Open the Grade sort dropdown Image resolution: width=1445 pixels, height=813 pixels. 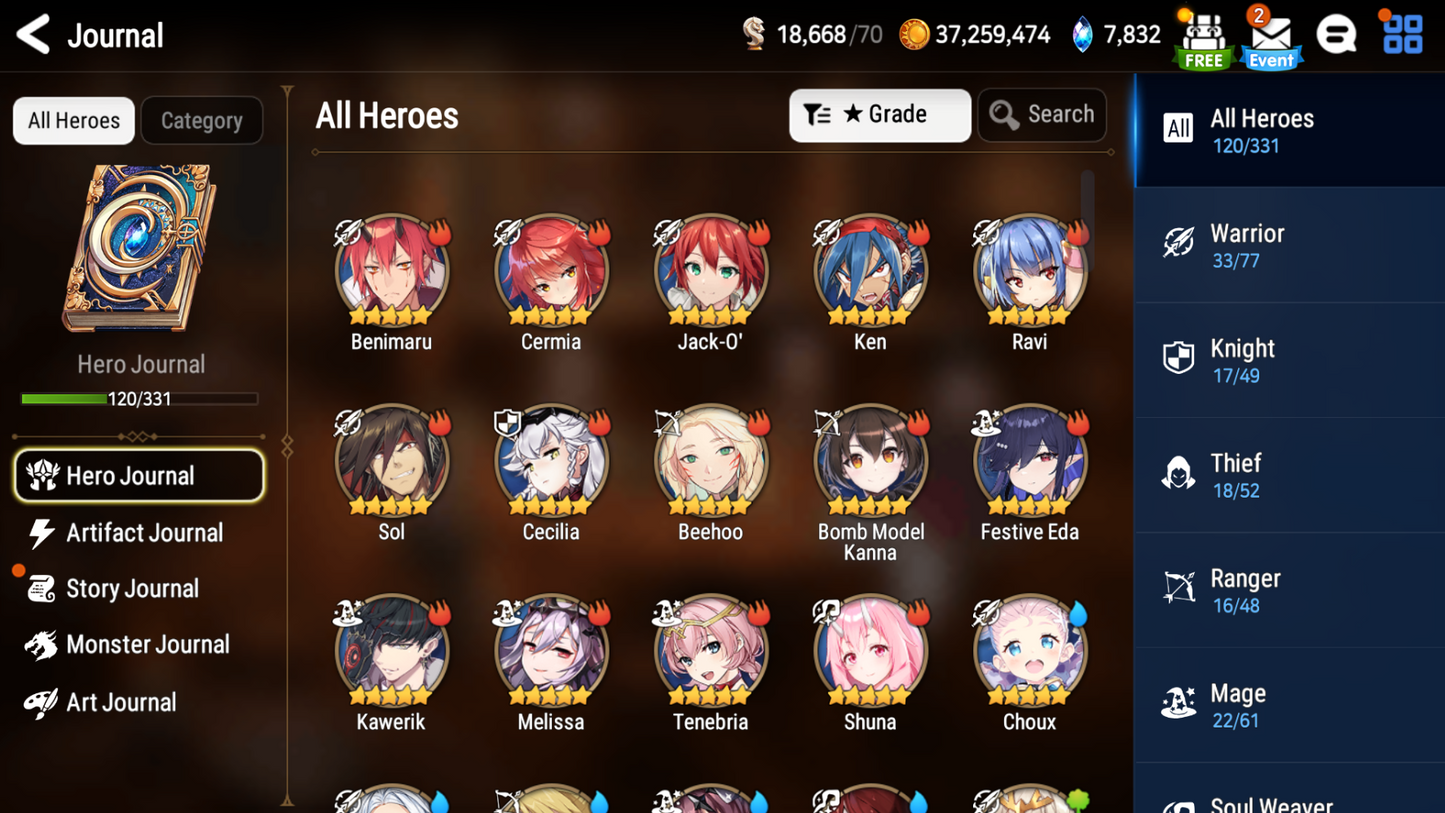tap(879, 114)
